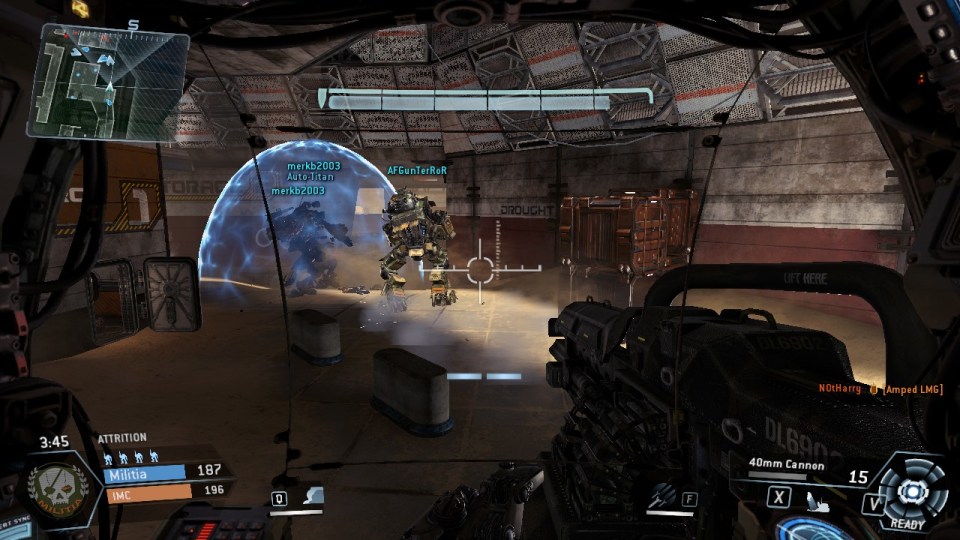The width and height of the screenshot is (960, 540).
Task: Click the Attrition game mode label
Action: (x=122, y=437)
